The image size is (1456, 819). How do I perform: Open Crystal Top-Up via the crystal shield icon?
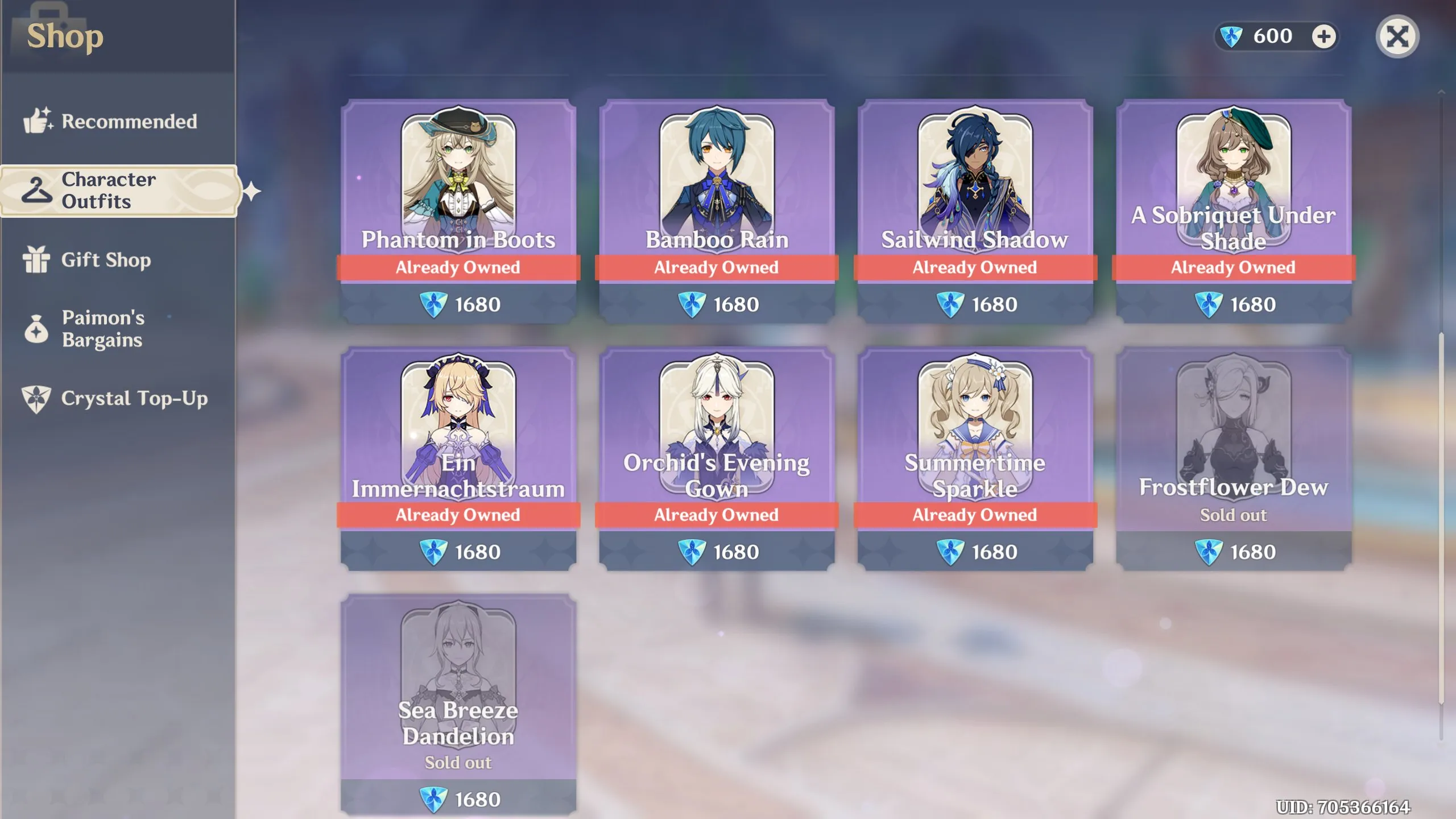(37, 399)
